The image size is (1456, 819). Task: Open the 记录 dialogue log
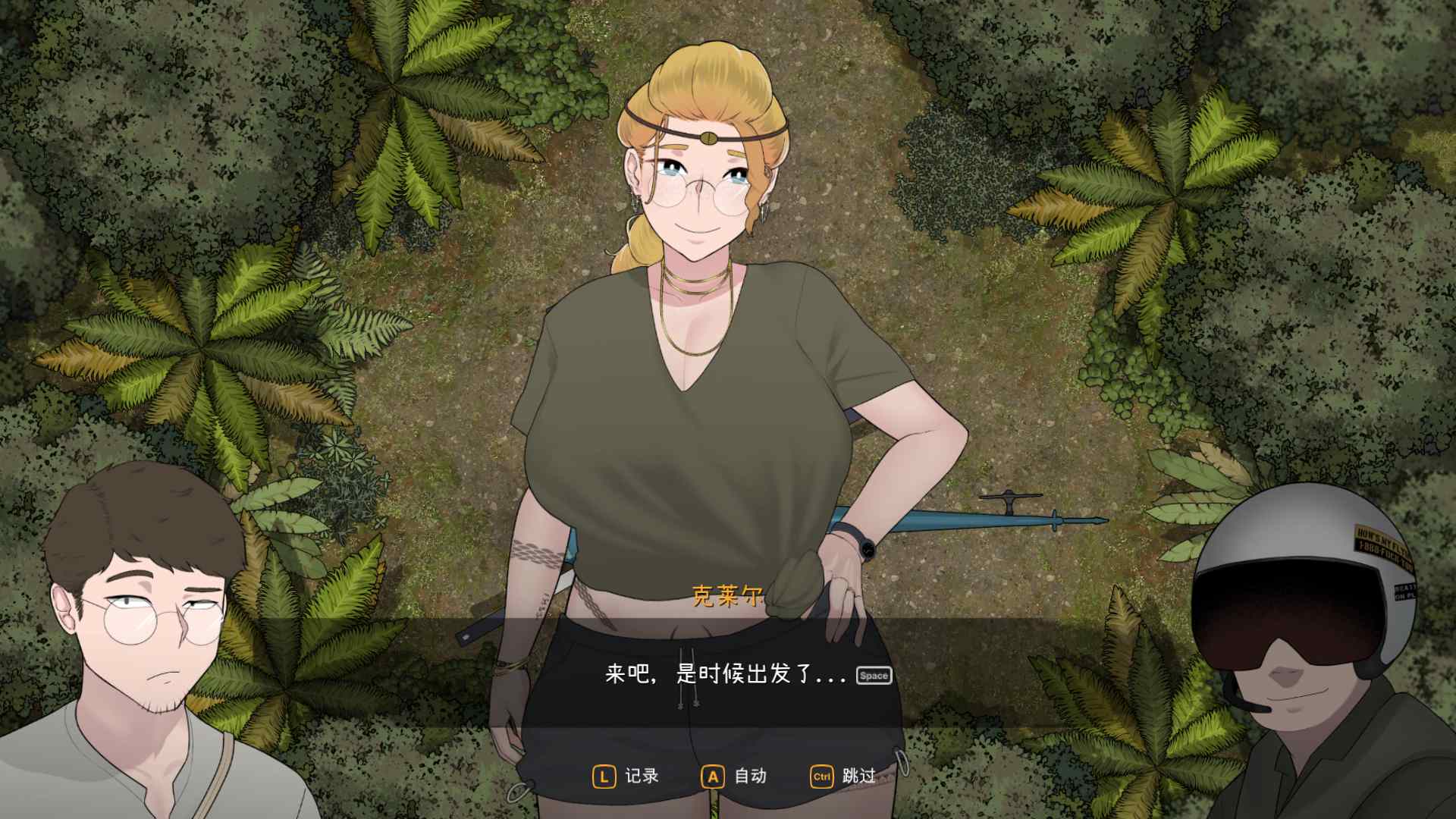[x=626, y=776]
